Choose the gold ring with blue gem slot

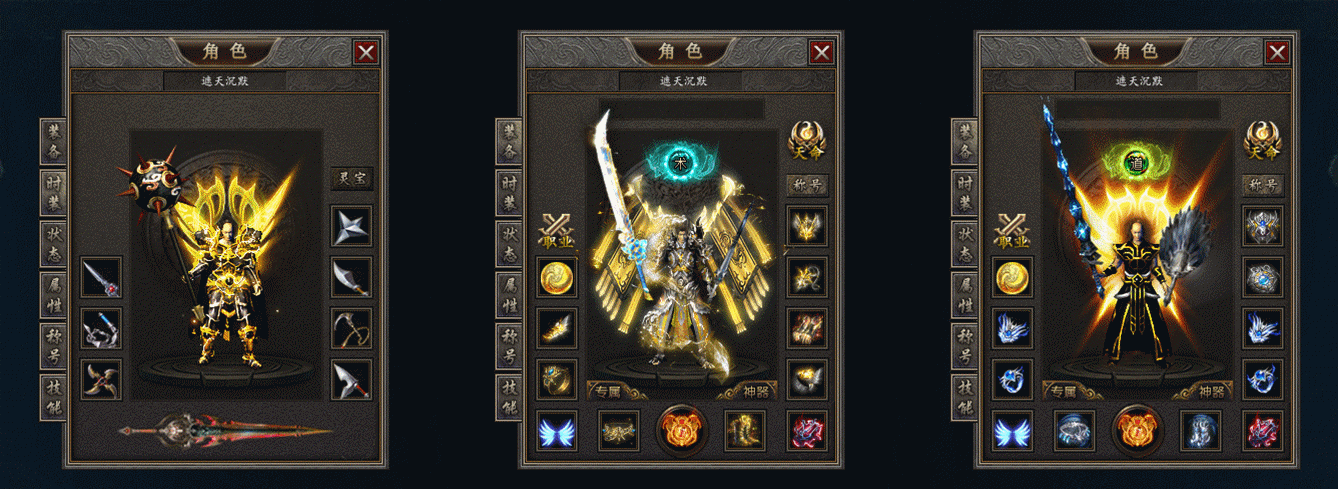point(557,379)
